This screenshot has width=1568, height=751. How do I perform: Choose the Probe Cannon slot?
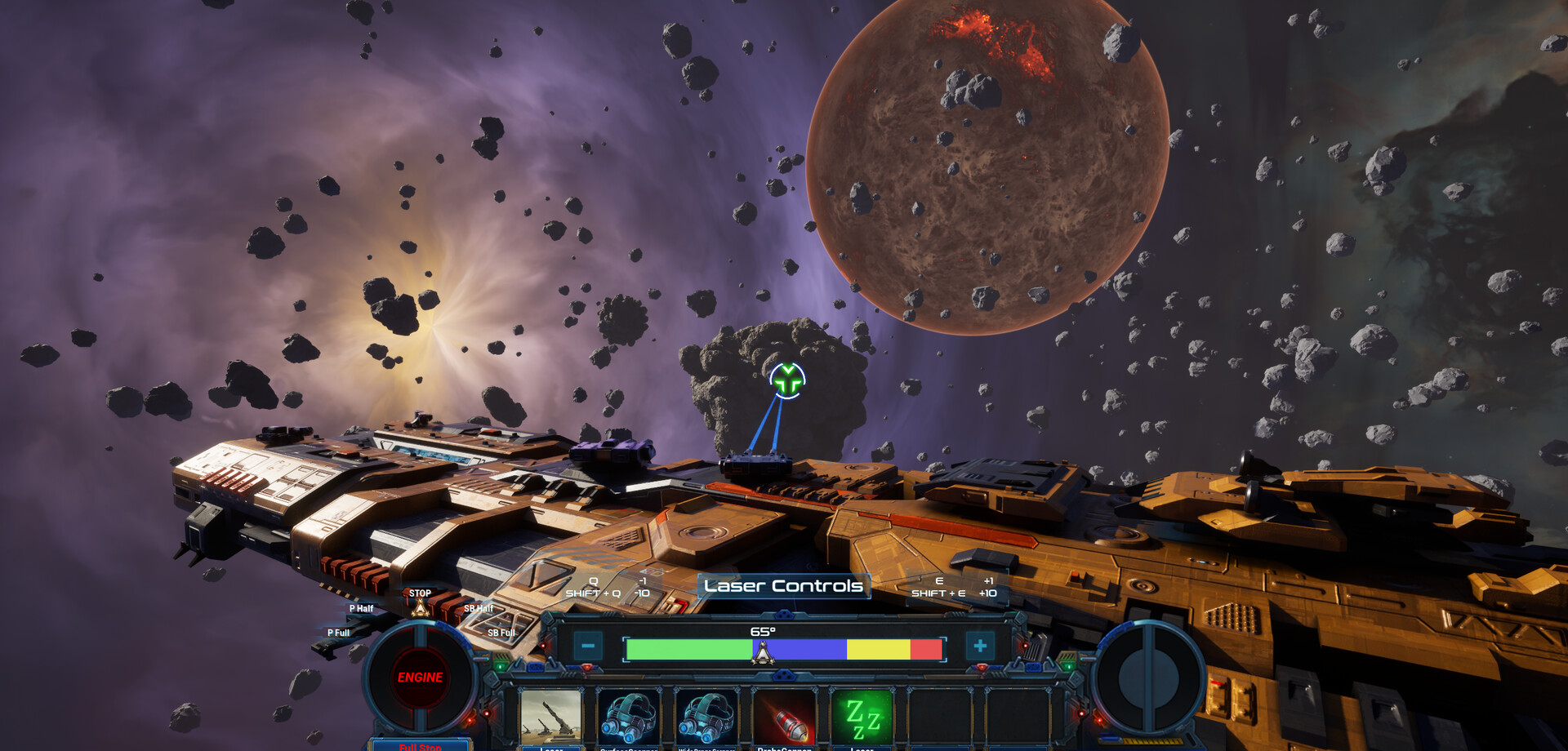(784, 717)
